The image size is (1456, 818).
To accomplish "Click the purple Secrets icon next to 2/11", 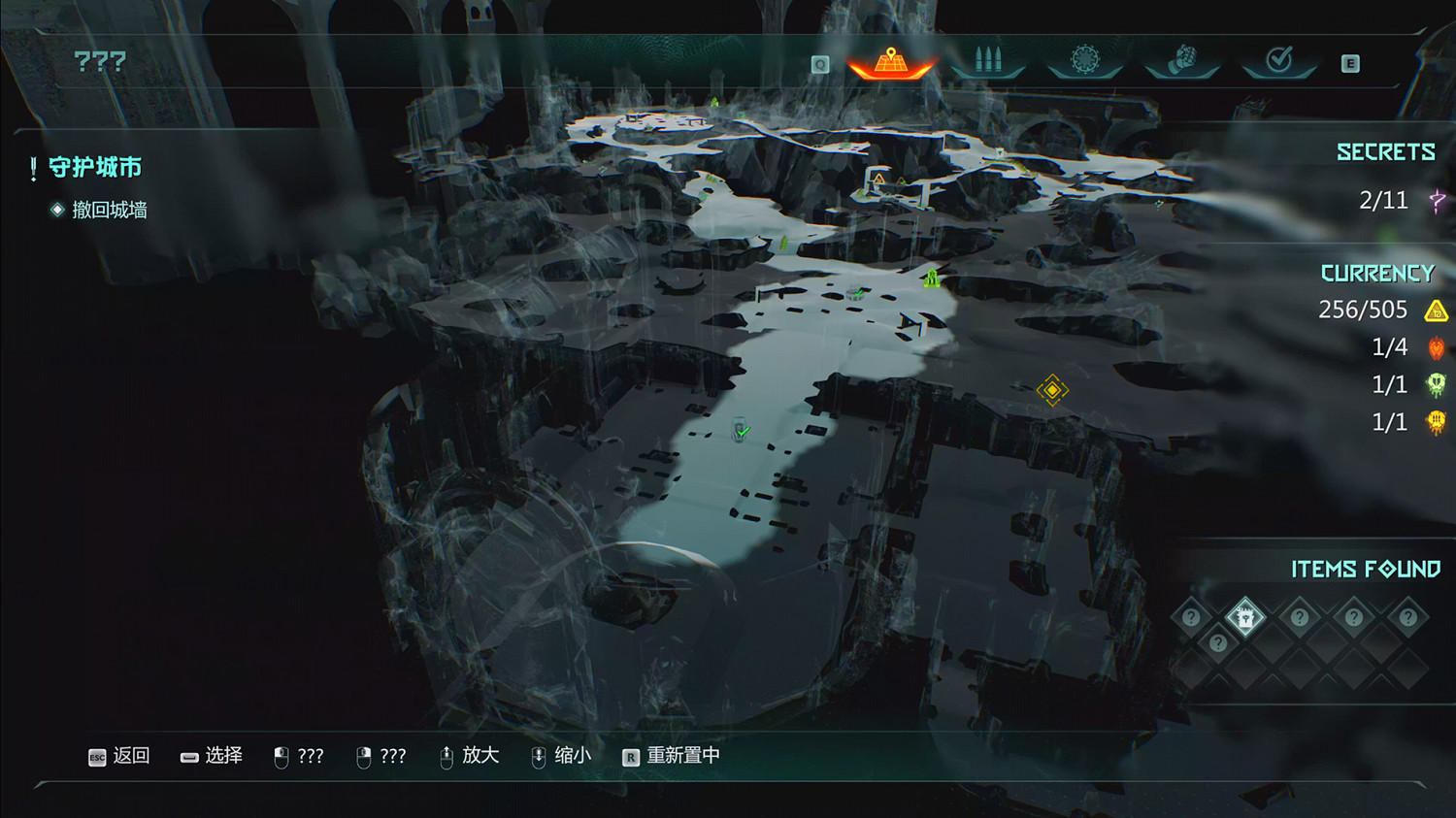I will pos(1435,200).
